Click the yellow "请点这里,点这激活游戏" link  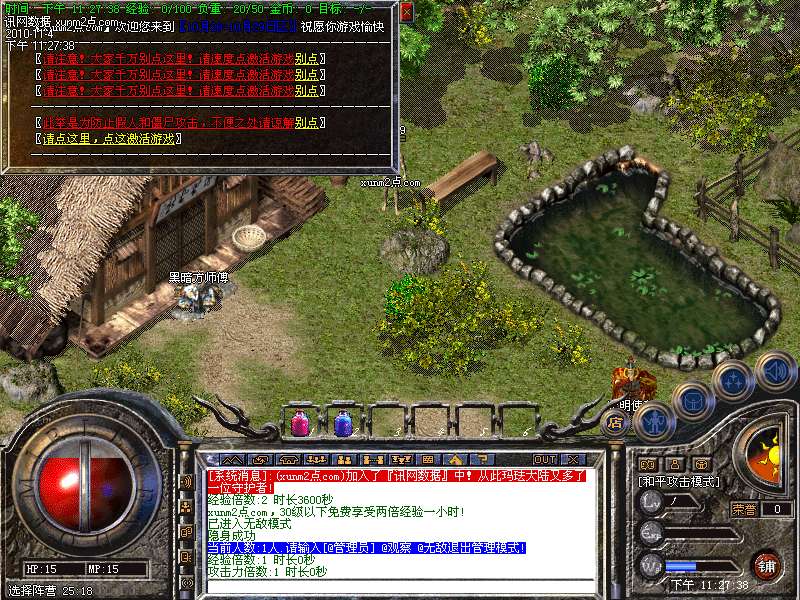(x=110, y=138)
